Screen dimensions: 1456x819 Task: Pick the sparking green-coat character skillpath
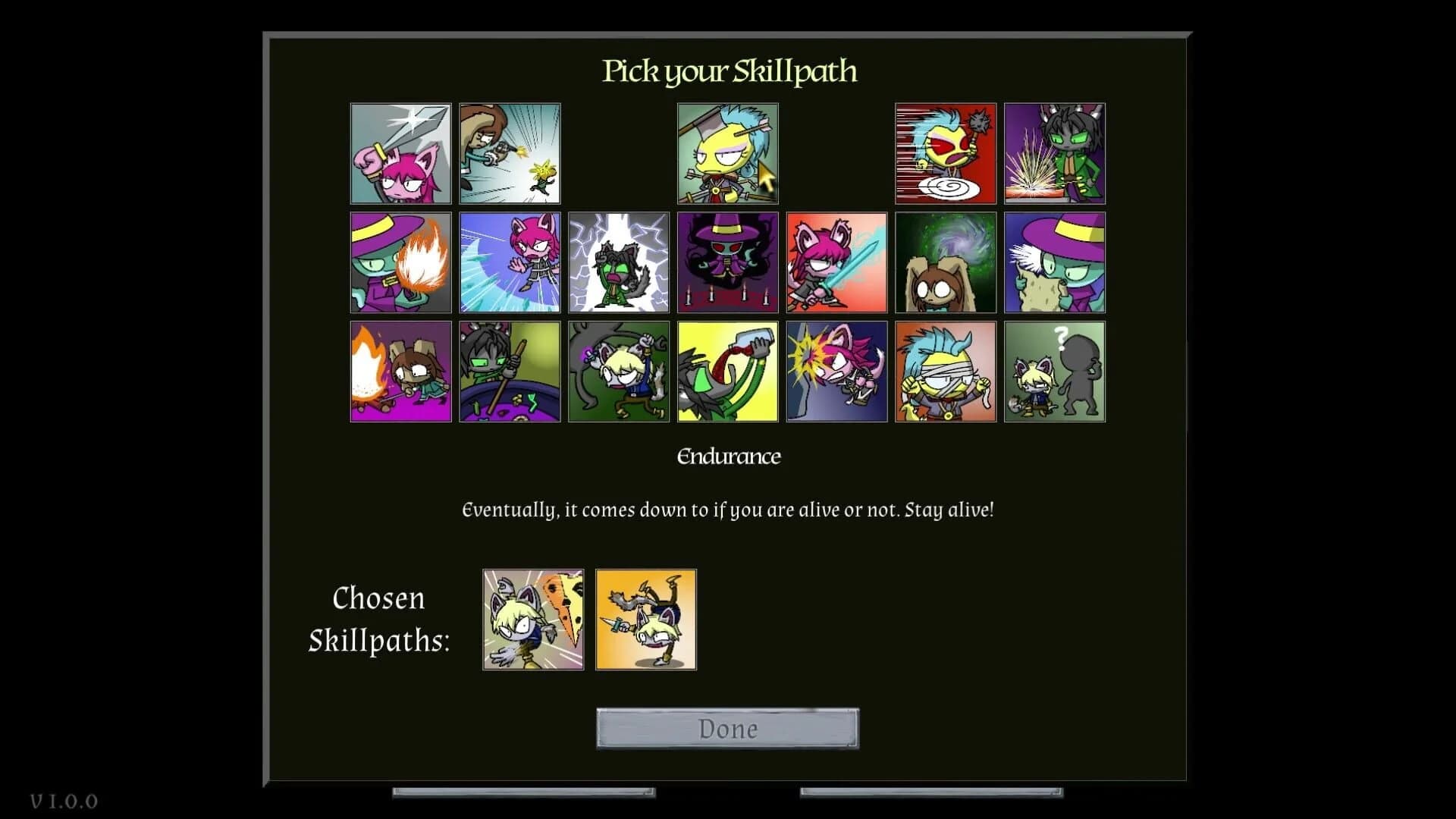(x=1054, y=153)
